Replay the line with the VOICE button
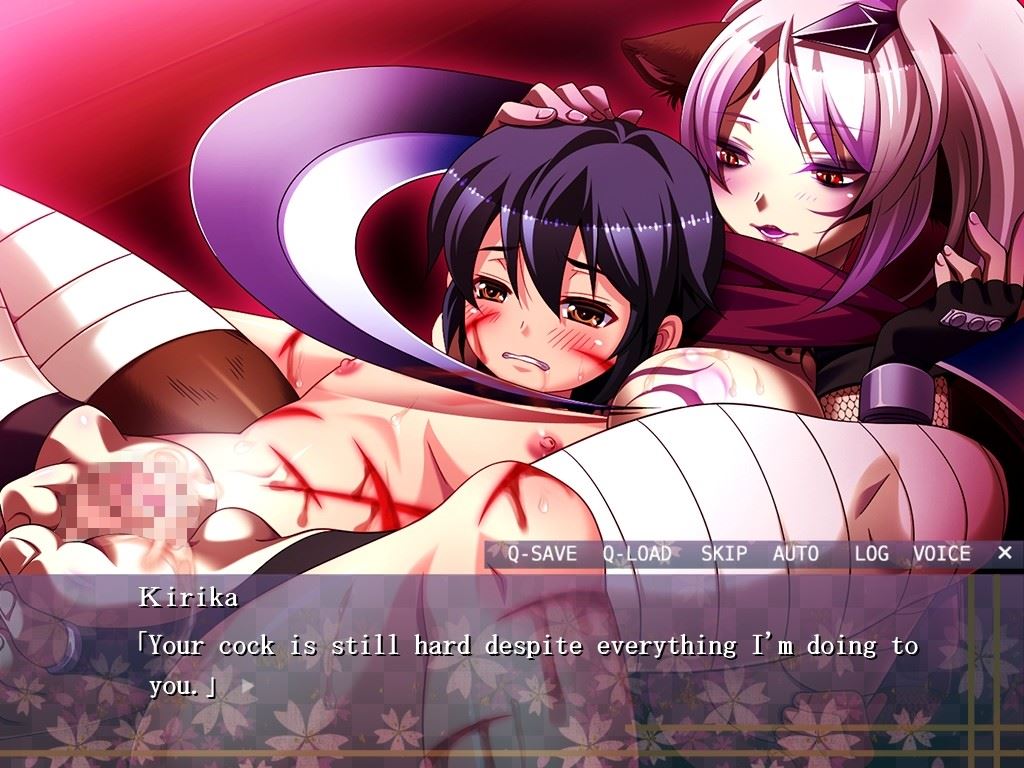 point(941,553)
